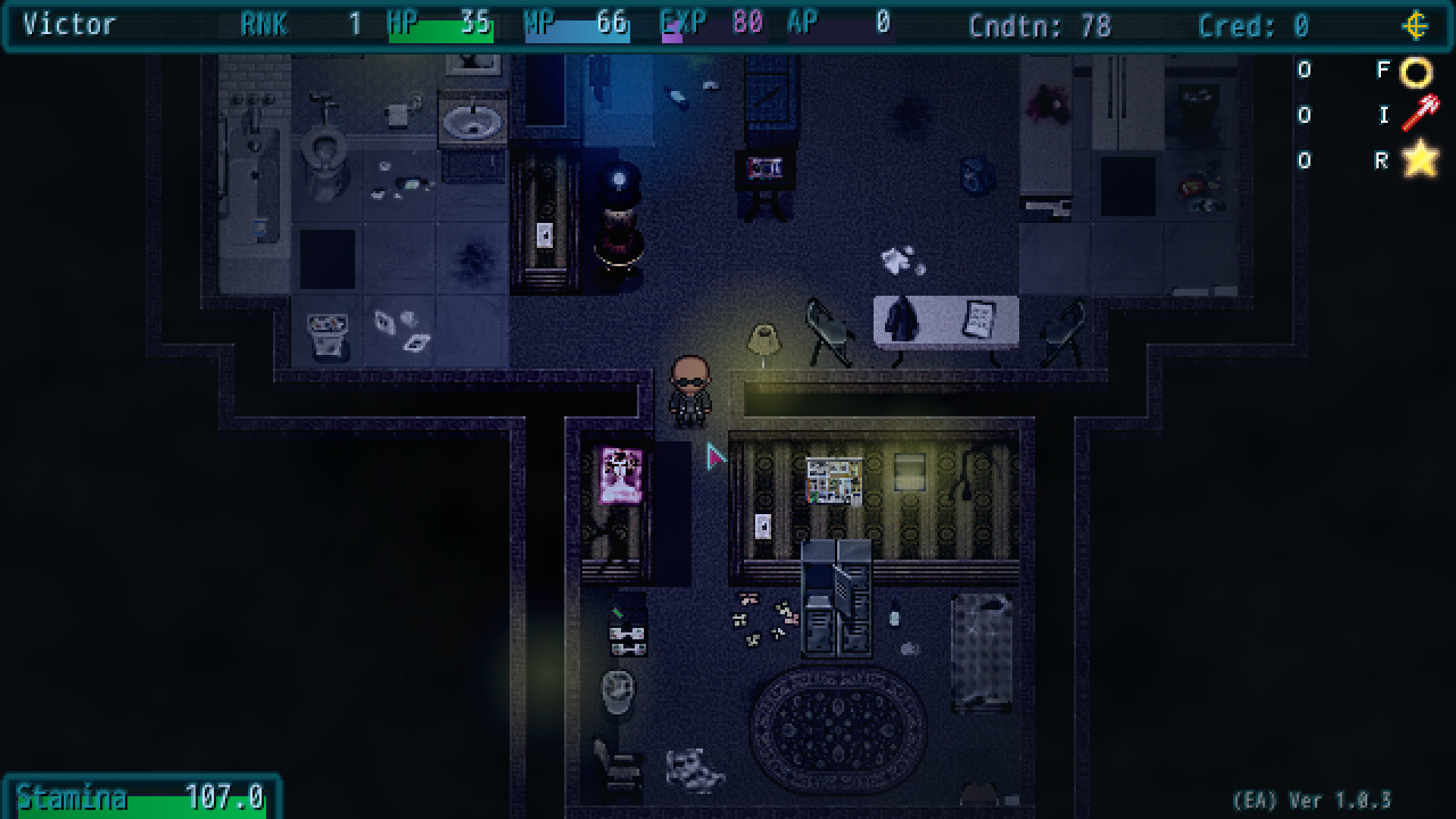Click the Cred: 0 display

1253,25
